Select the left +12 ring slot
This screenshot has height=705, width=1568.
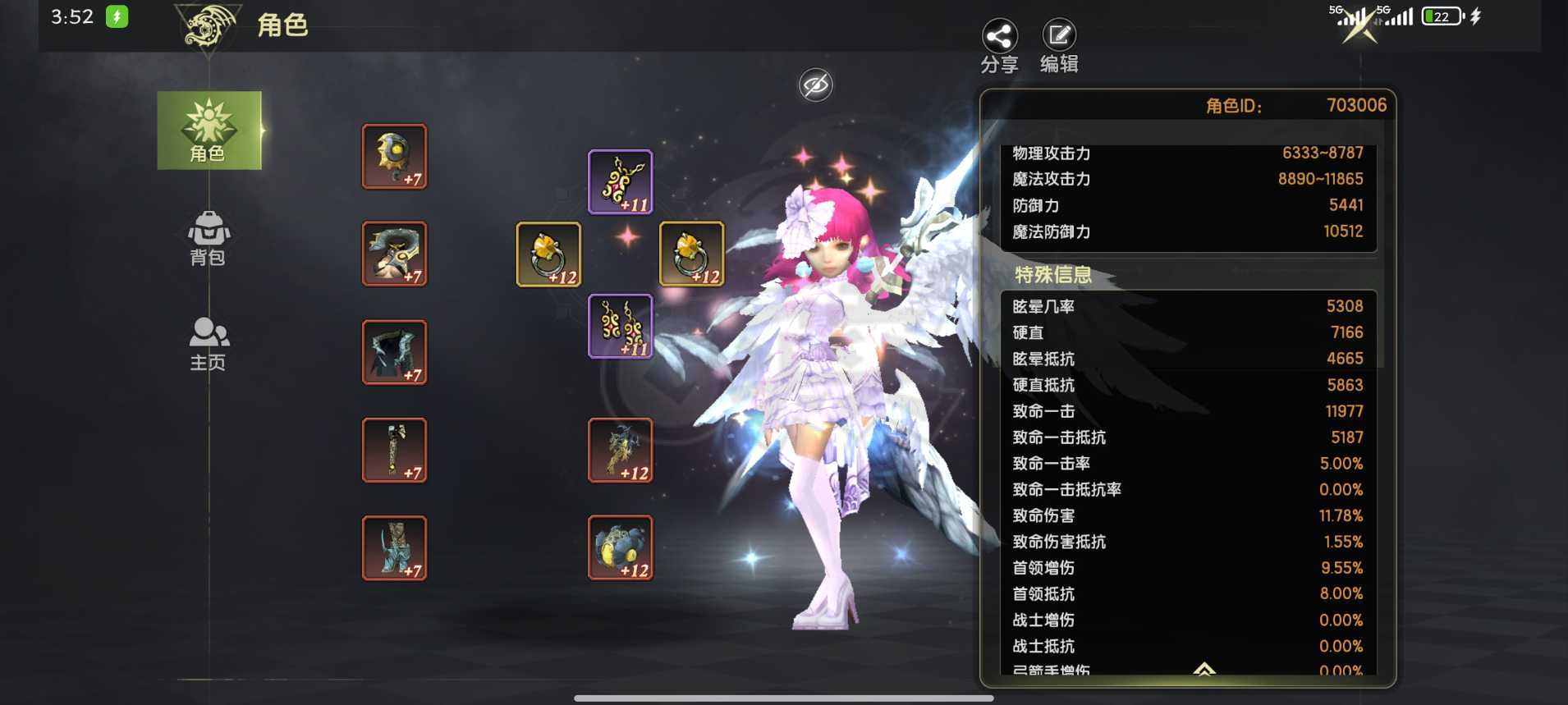coord(547,254)
